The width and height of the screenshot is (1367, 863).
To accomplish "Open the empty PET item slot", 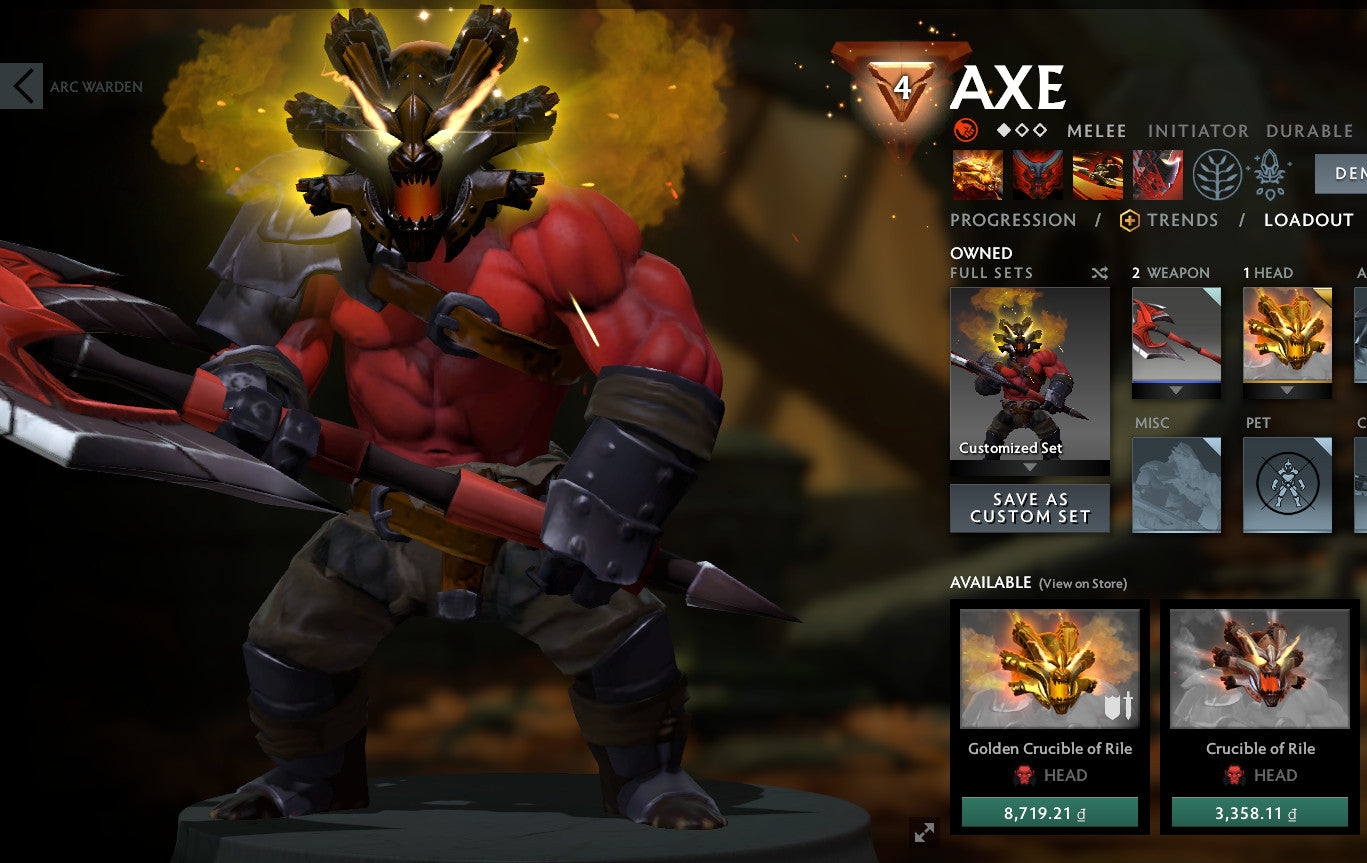I will (1287, 485).
